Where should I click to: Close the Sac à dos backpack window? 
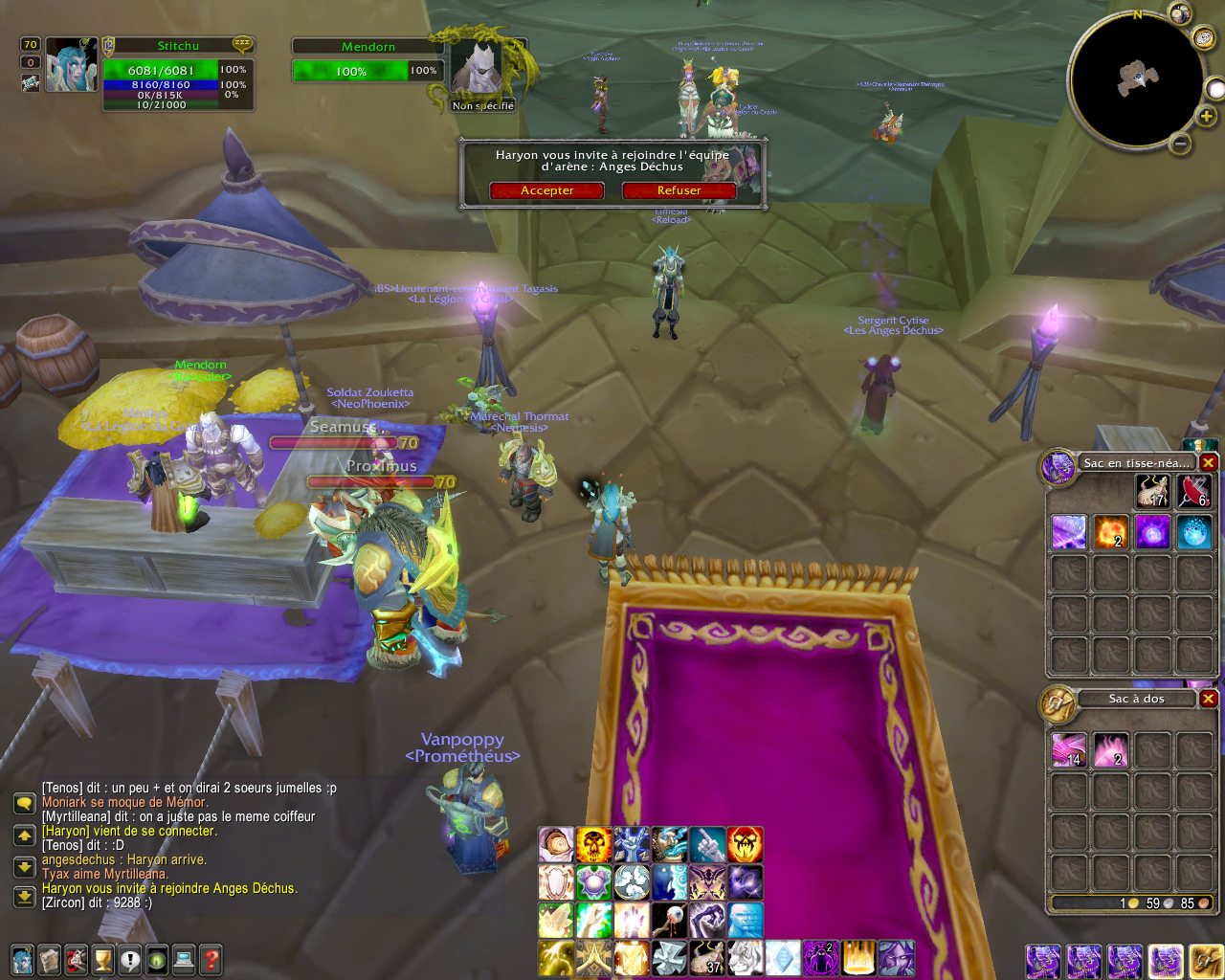(x=1209, y=699)
